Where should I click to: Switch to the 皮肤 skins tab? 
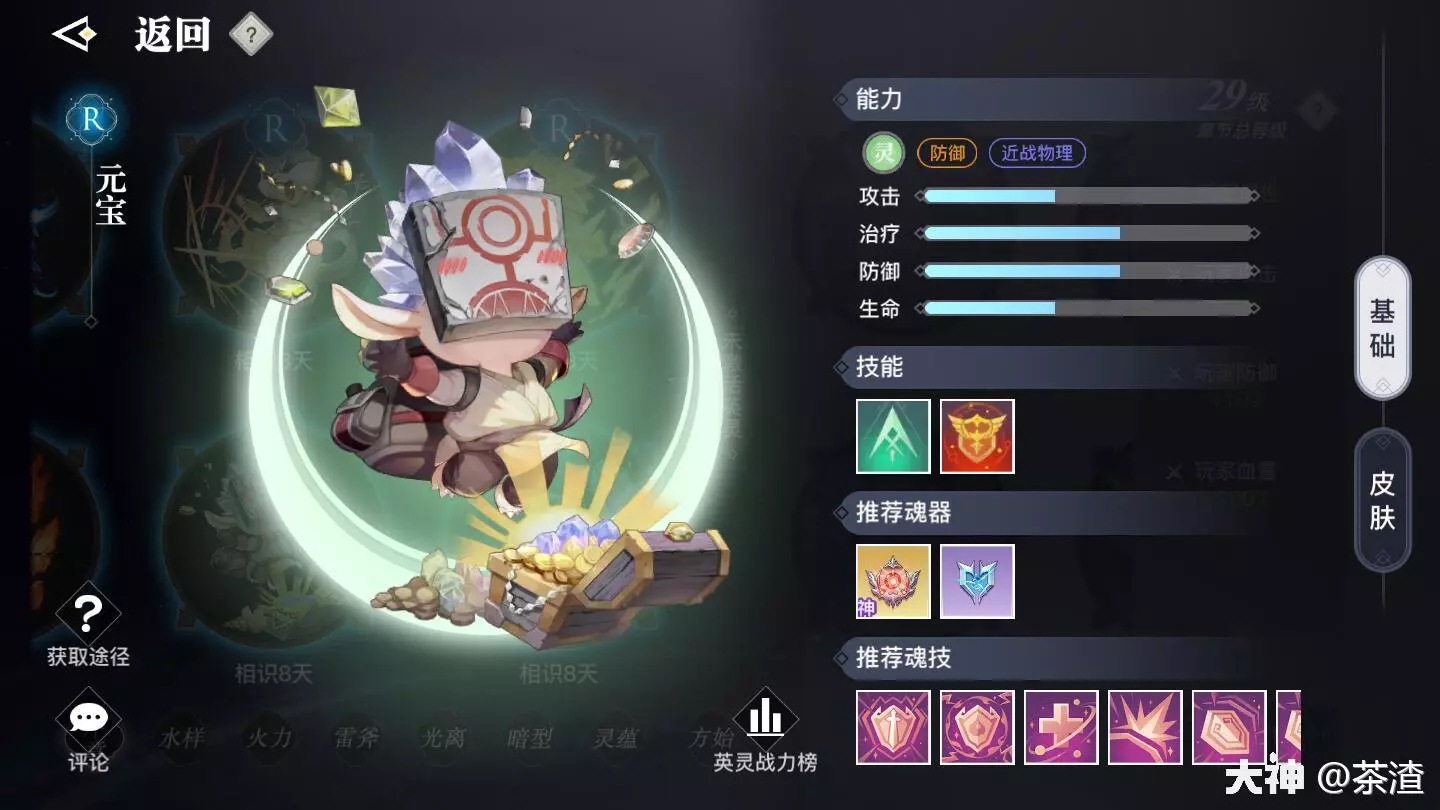pyautogui.click(x=1382, y=500)
